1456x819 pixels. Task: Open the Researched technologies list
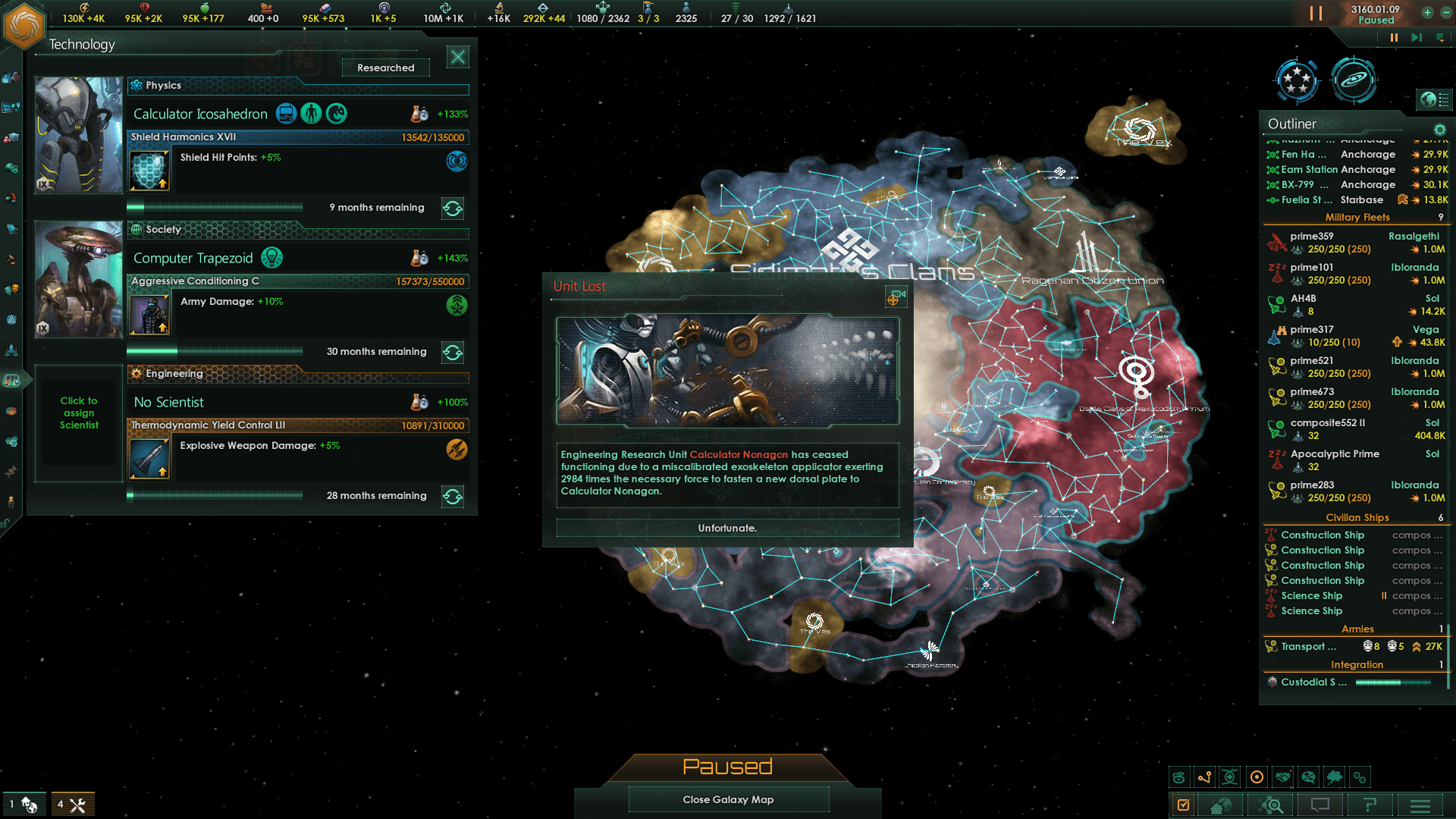[x=385, y=67]
